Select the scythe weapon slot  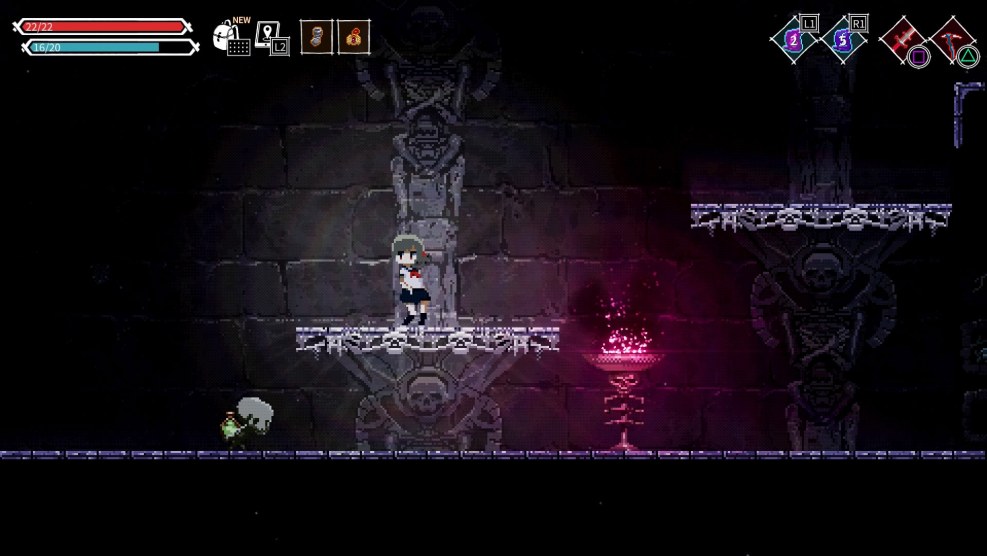(951, 39)
